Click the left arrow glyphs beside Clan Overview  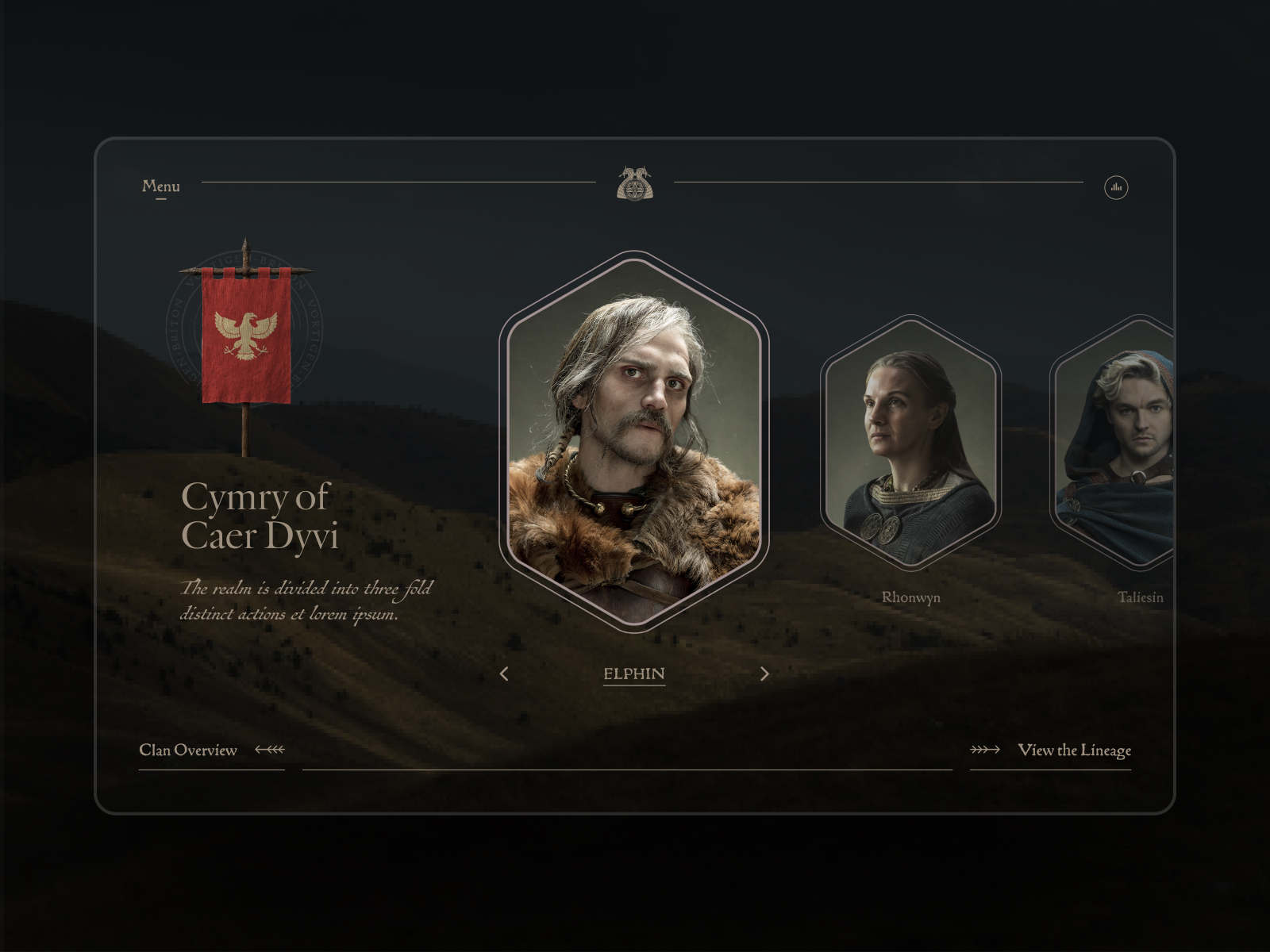tap(268, 748)
